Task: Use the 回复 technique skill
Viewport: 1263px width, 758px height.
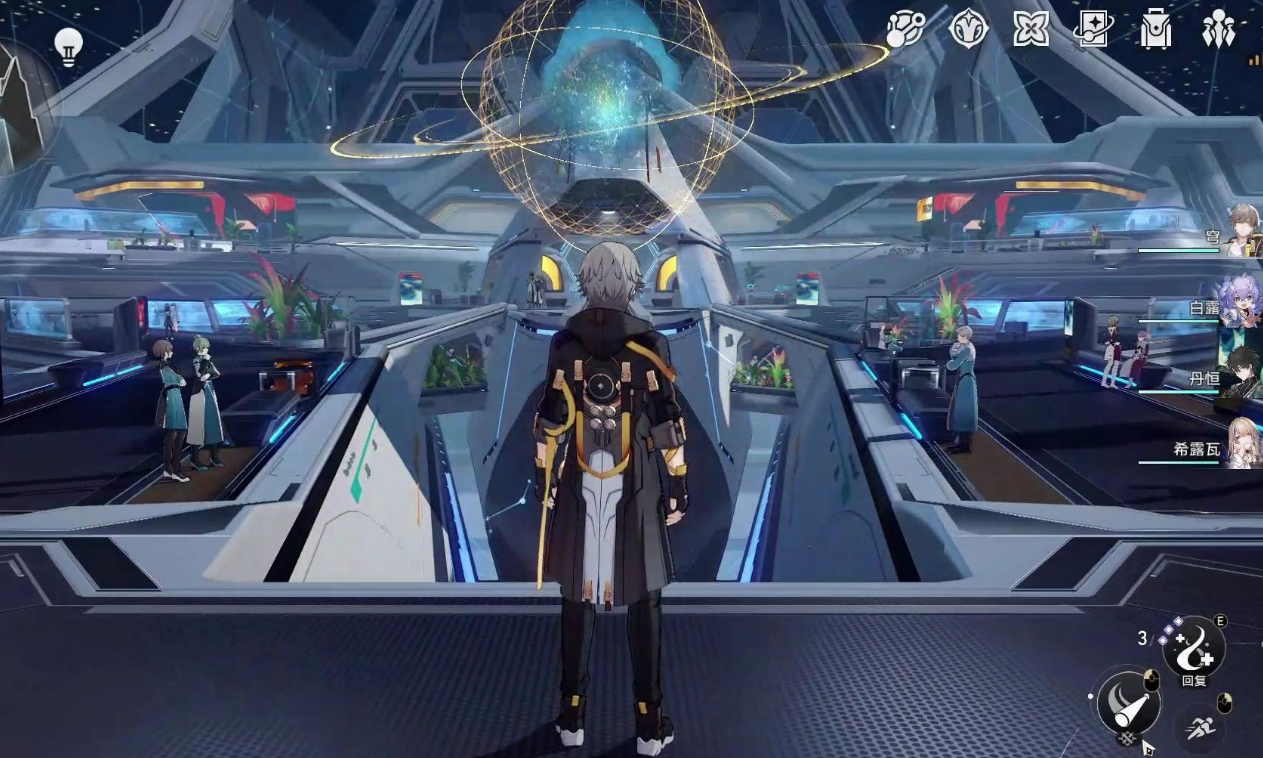Action: click(x=1193, y=646)
